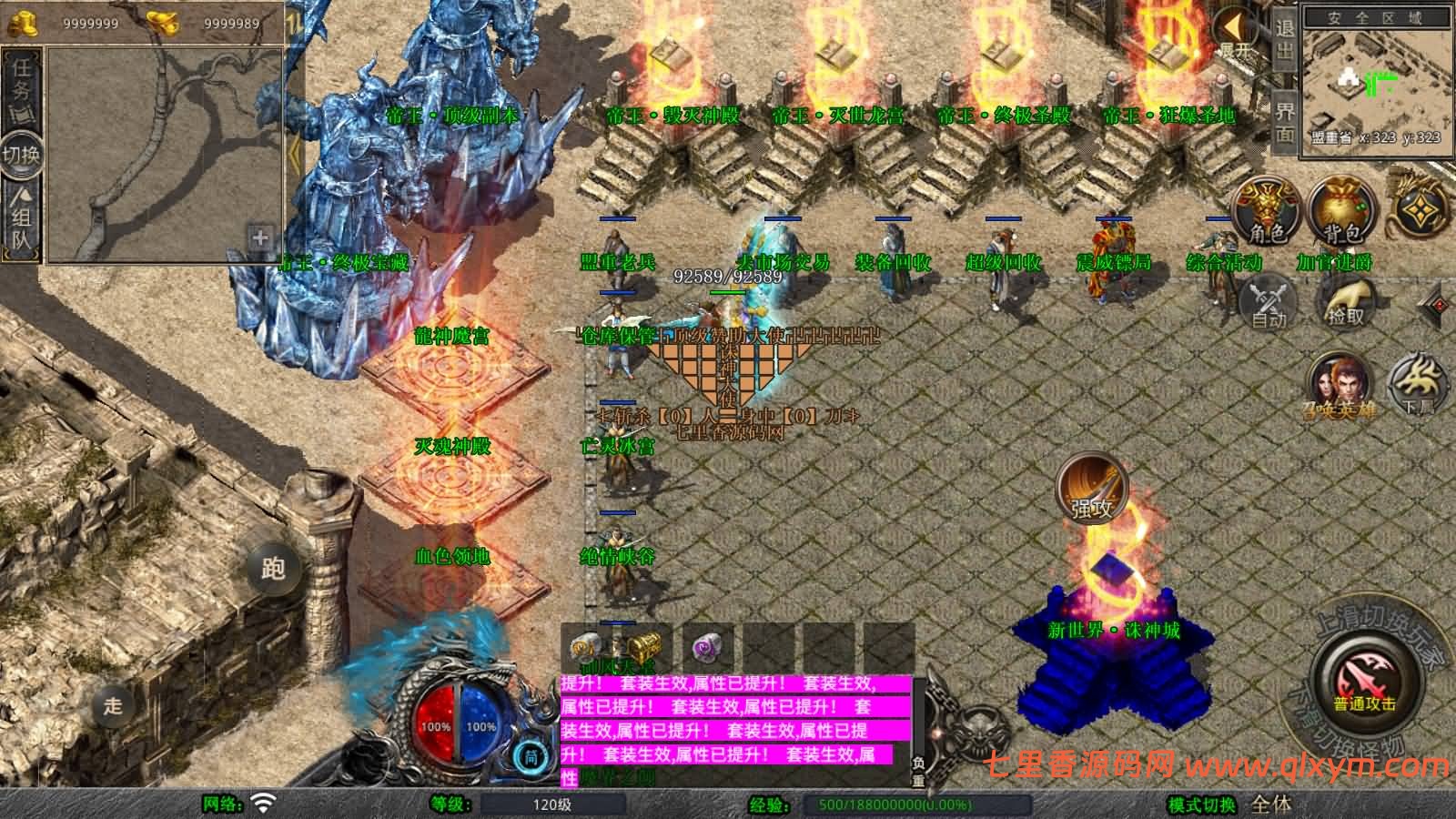Screen dimensions: 1456x819
Task: Click the 切换 switch button
Action: [x=21, y=155]
